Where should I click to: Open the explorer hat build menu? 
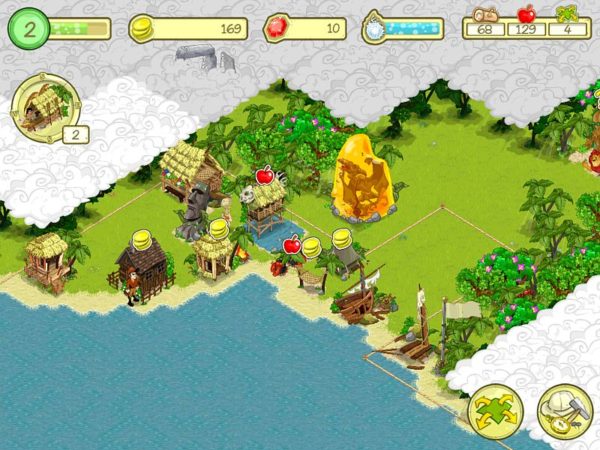coord(565,411)
